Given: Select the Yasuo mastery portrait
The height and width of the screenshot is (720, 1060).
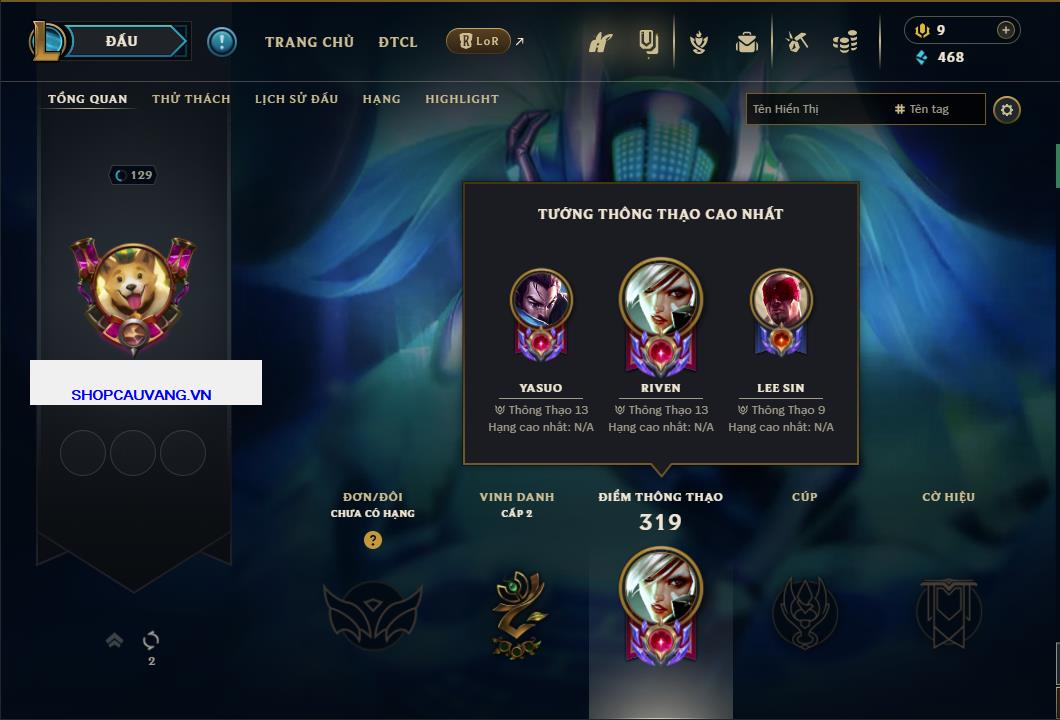Looking at the screenshot, I should (541, 301).
